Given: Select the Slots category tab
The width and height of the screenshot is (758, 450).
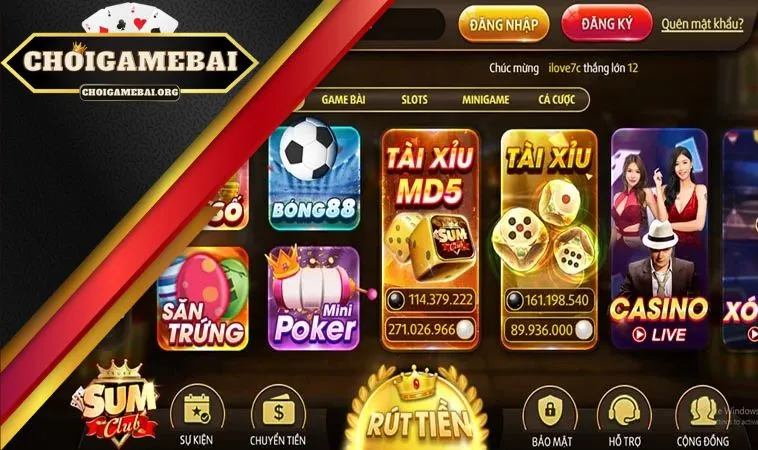Looking at the screenshot, I should click(414, 100).
